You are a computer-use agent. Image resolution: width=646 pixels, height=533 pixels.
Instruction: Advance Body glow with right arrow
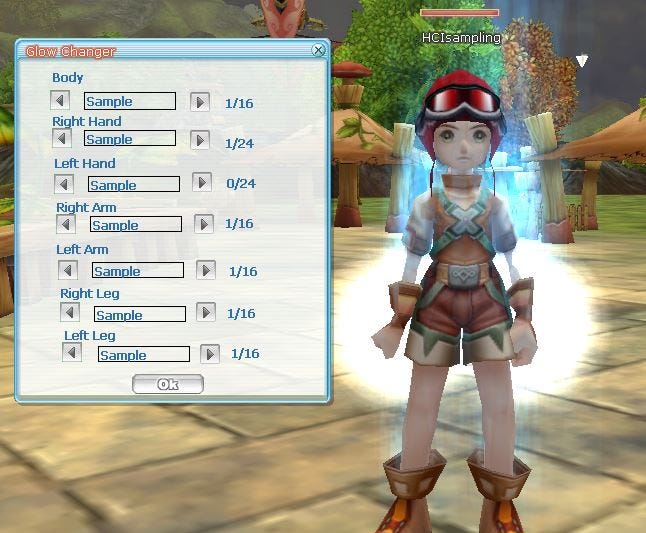coord(199,101)
